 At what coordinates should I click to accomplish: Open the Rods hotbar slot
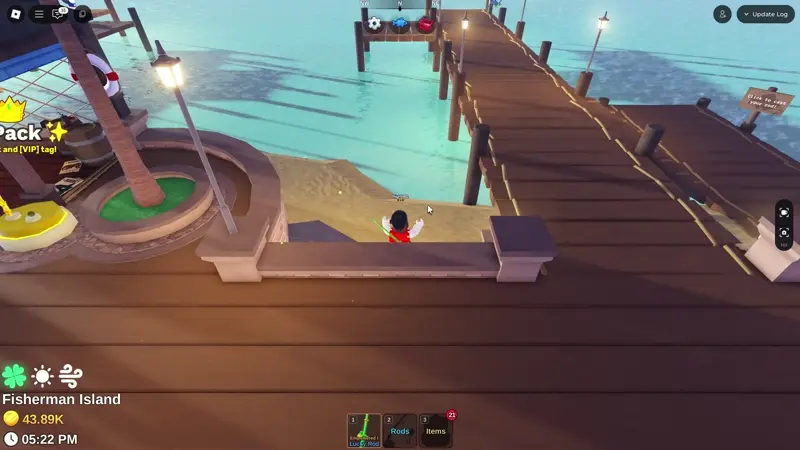pos(400,431)
